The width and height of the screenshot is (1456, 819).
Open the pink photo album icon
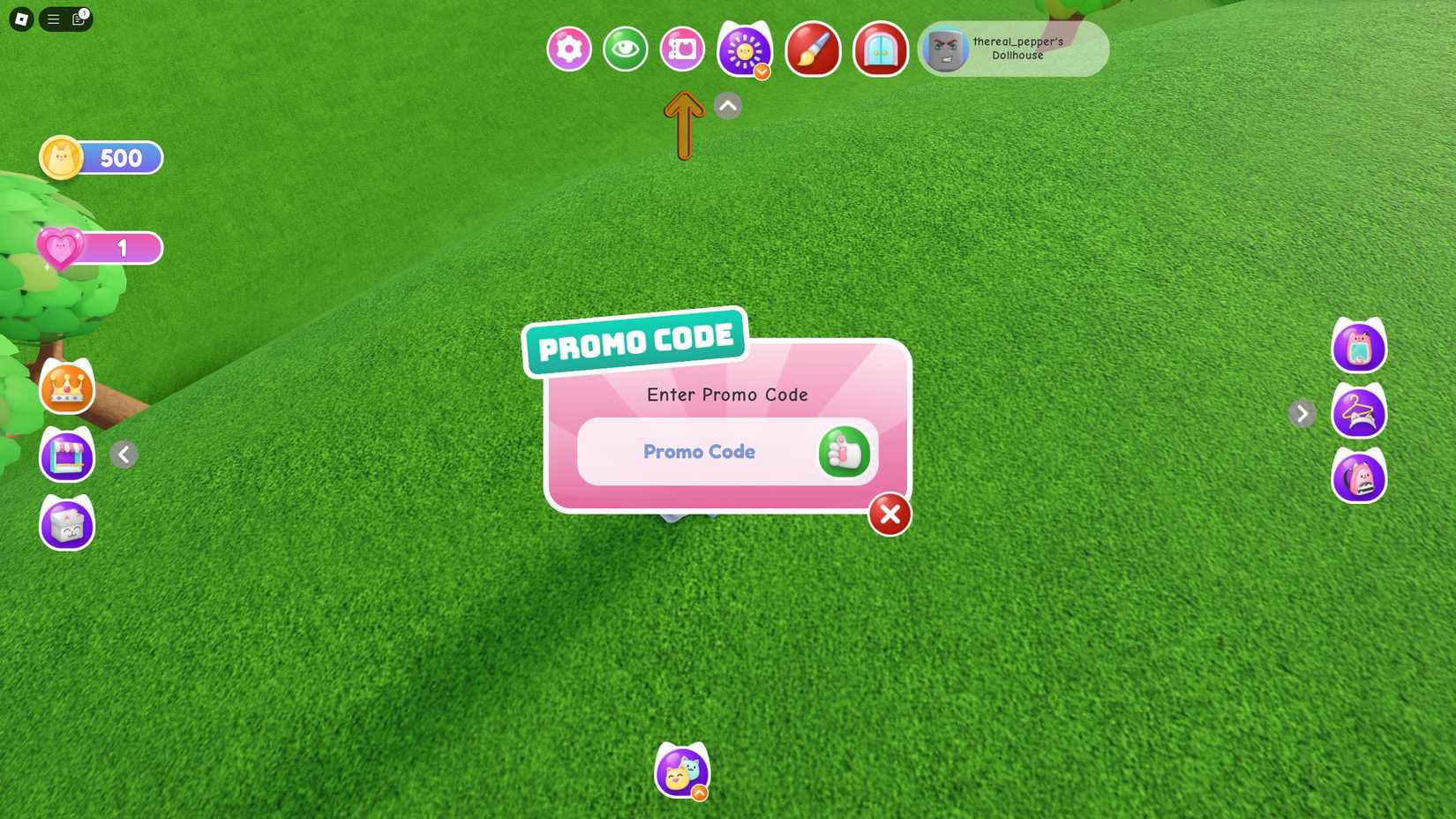tap(681, 49)
